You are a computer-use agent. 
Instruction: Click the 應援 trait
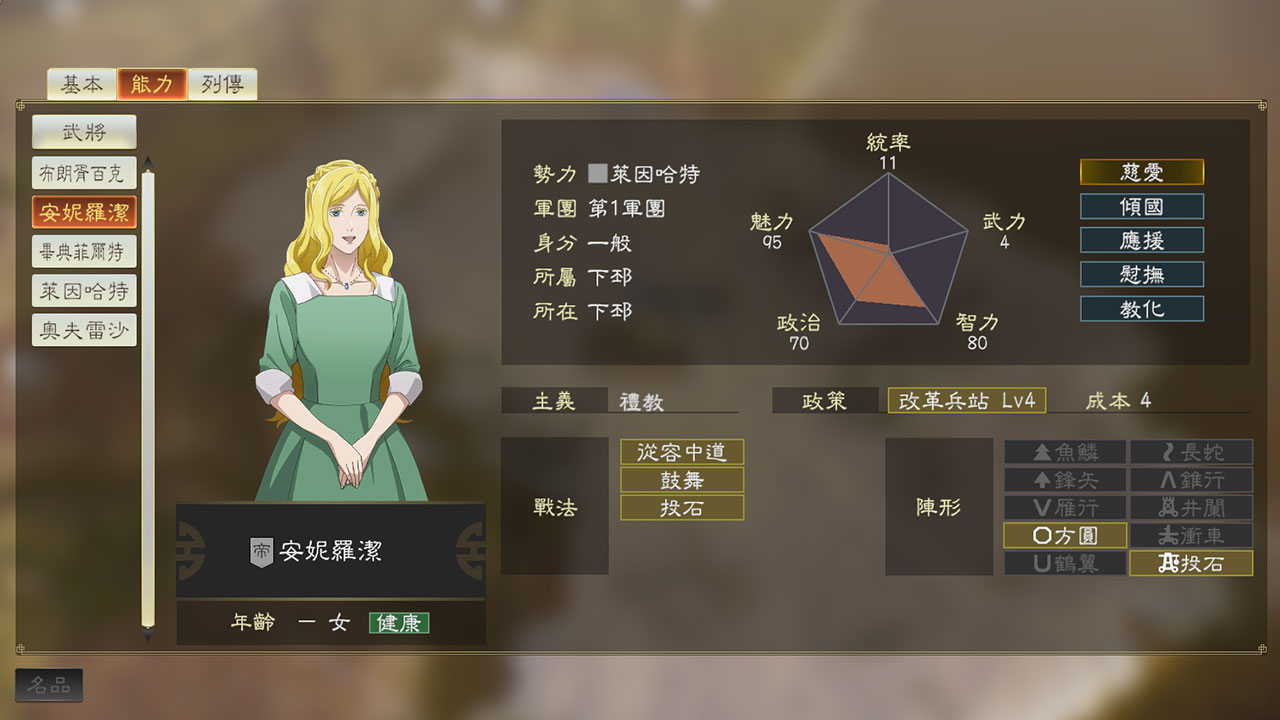(x=1141, y=241)
